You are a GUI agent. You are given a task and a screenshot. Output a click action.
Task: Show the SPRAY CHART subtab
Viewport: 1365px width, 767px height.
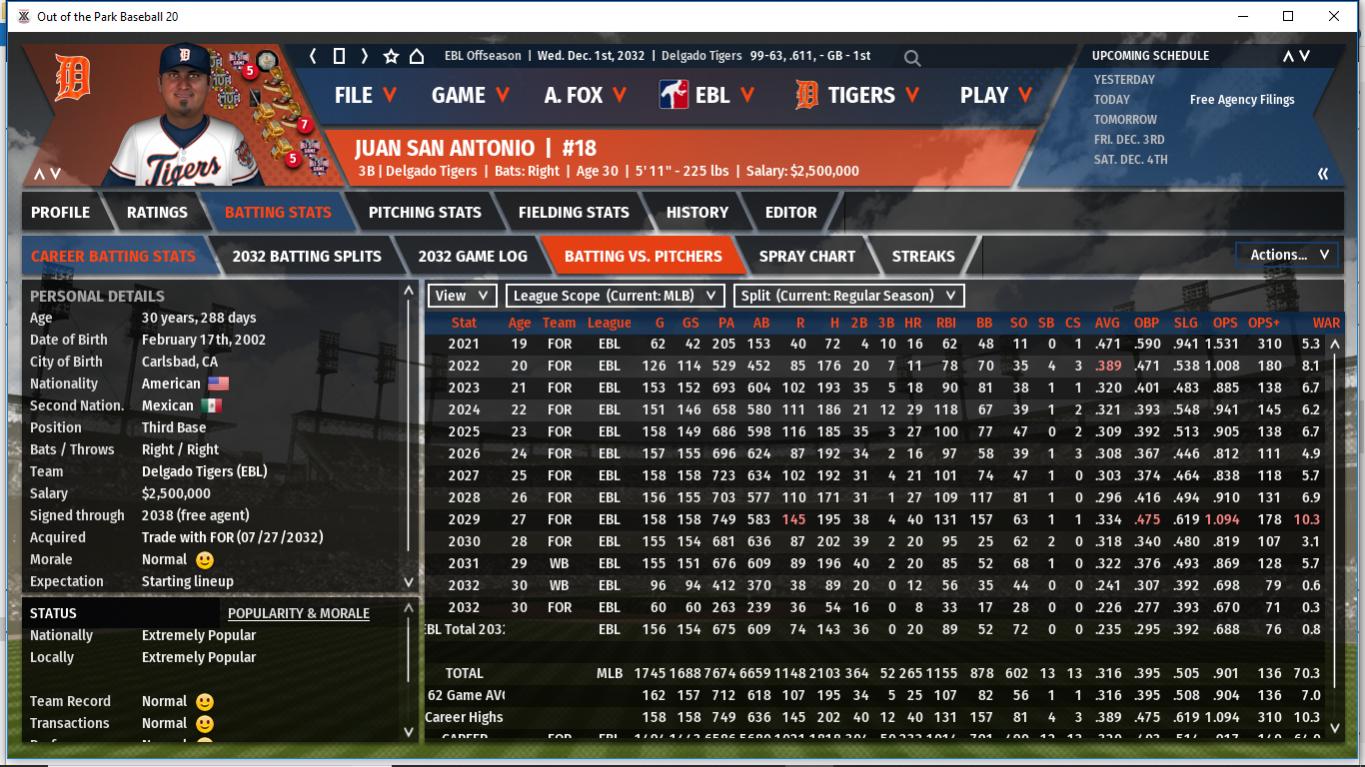click(807, 256)
